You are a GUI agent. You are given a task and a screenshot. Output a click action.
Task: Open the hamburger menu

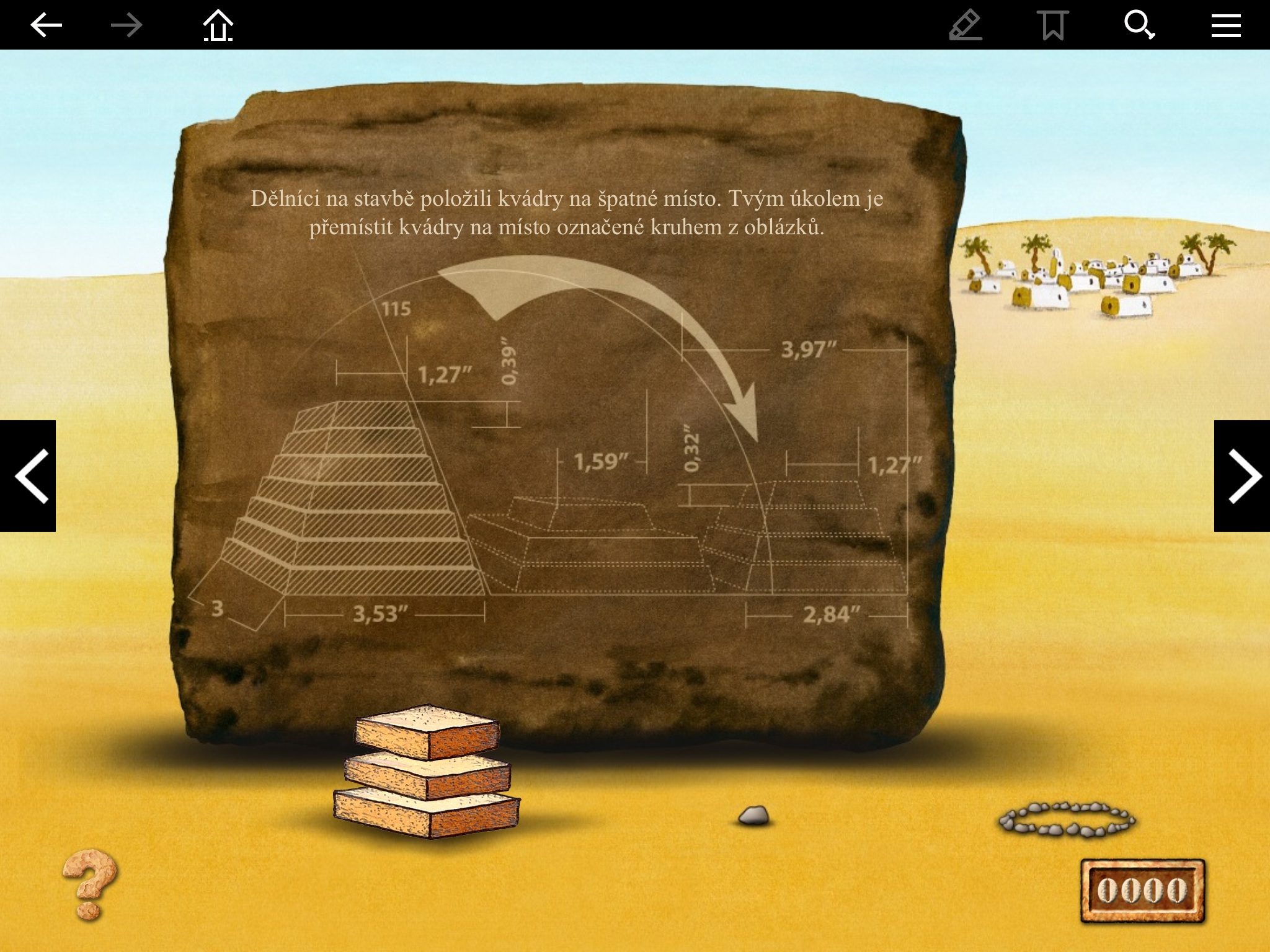[1226, 26]
